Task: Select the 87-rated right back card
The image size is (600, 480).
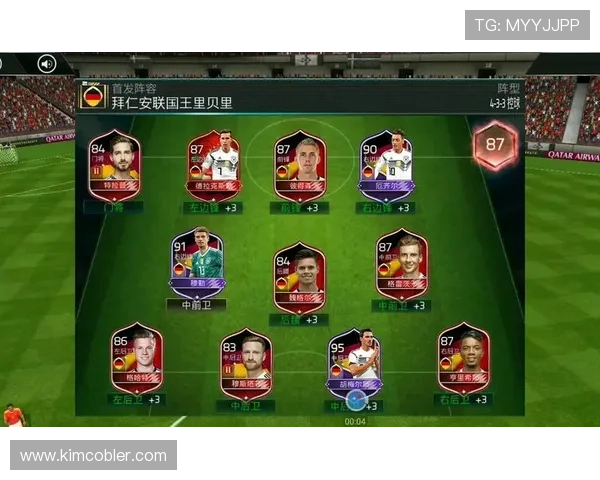Action: point(463,356)
